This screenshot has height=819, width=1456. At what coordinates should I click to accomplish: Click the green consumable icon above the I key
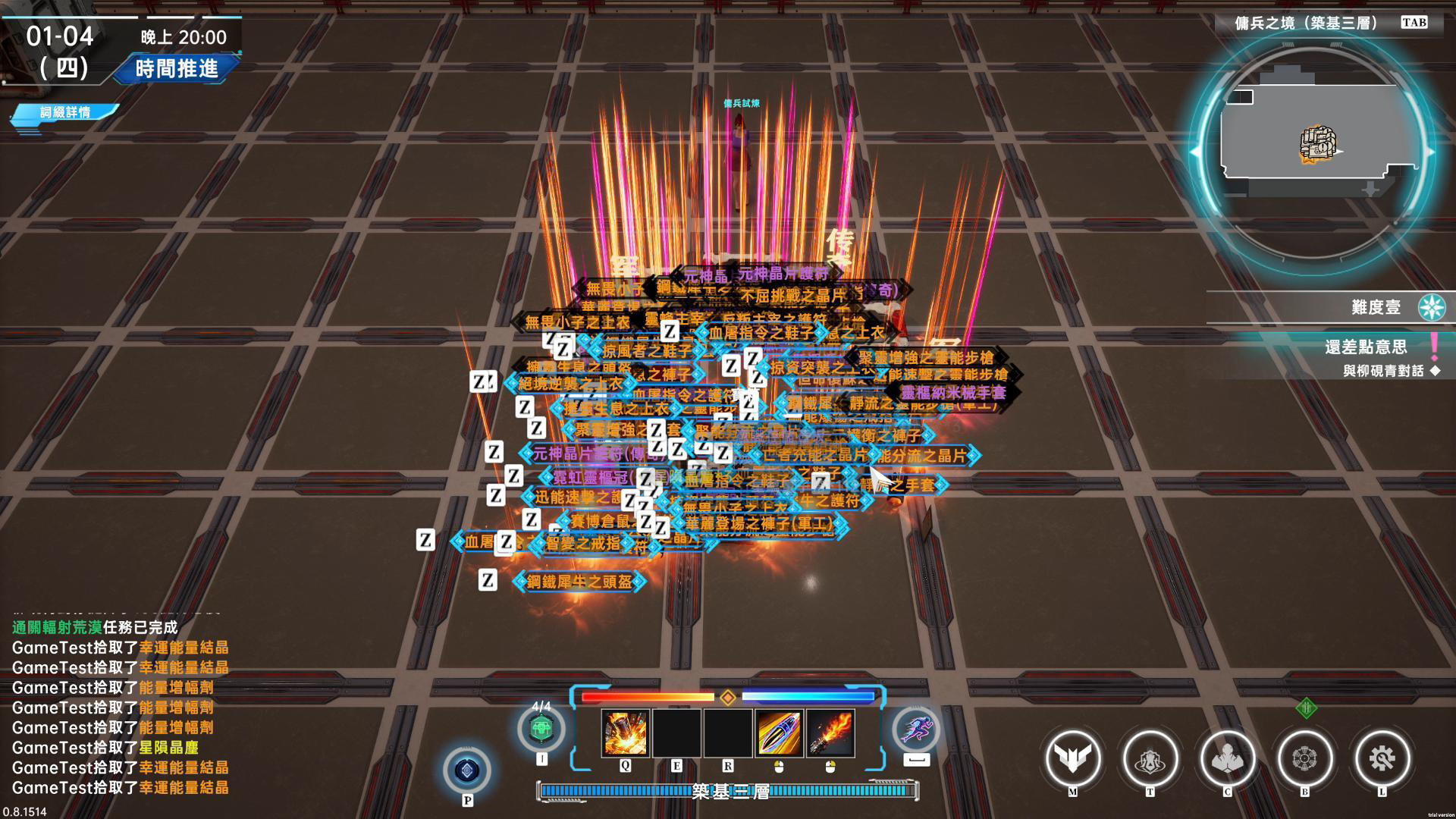pyautogui.click(x=541, y=726)
